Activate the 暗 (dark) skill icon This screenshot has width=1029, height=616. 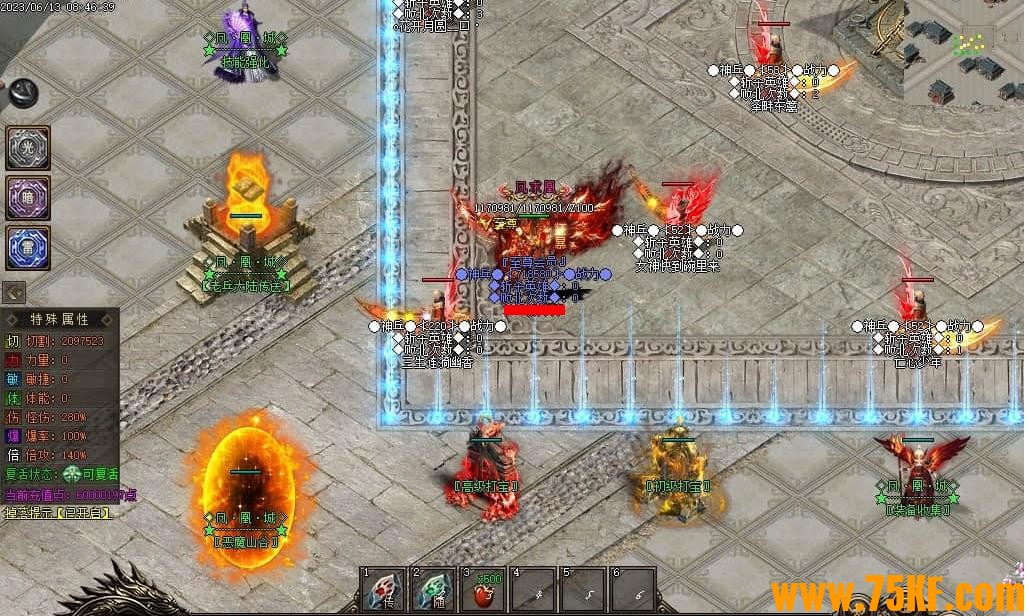[x=27, y=197]
